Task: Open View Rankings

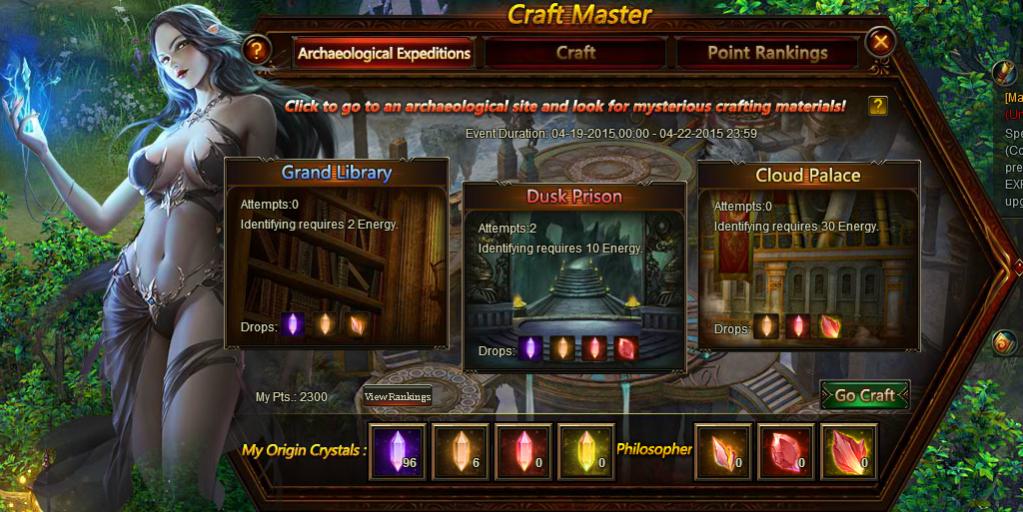Action: (397, 397)
